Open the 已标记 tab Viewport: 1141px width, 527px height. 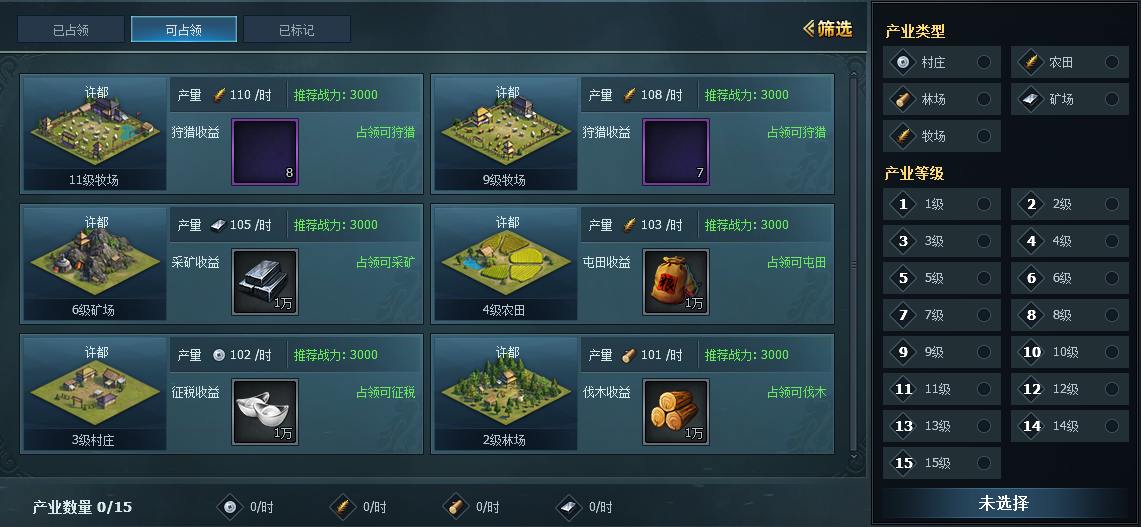(x=297, y=30)
